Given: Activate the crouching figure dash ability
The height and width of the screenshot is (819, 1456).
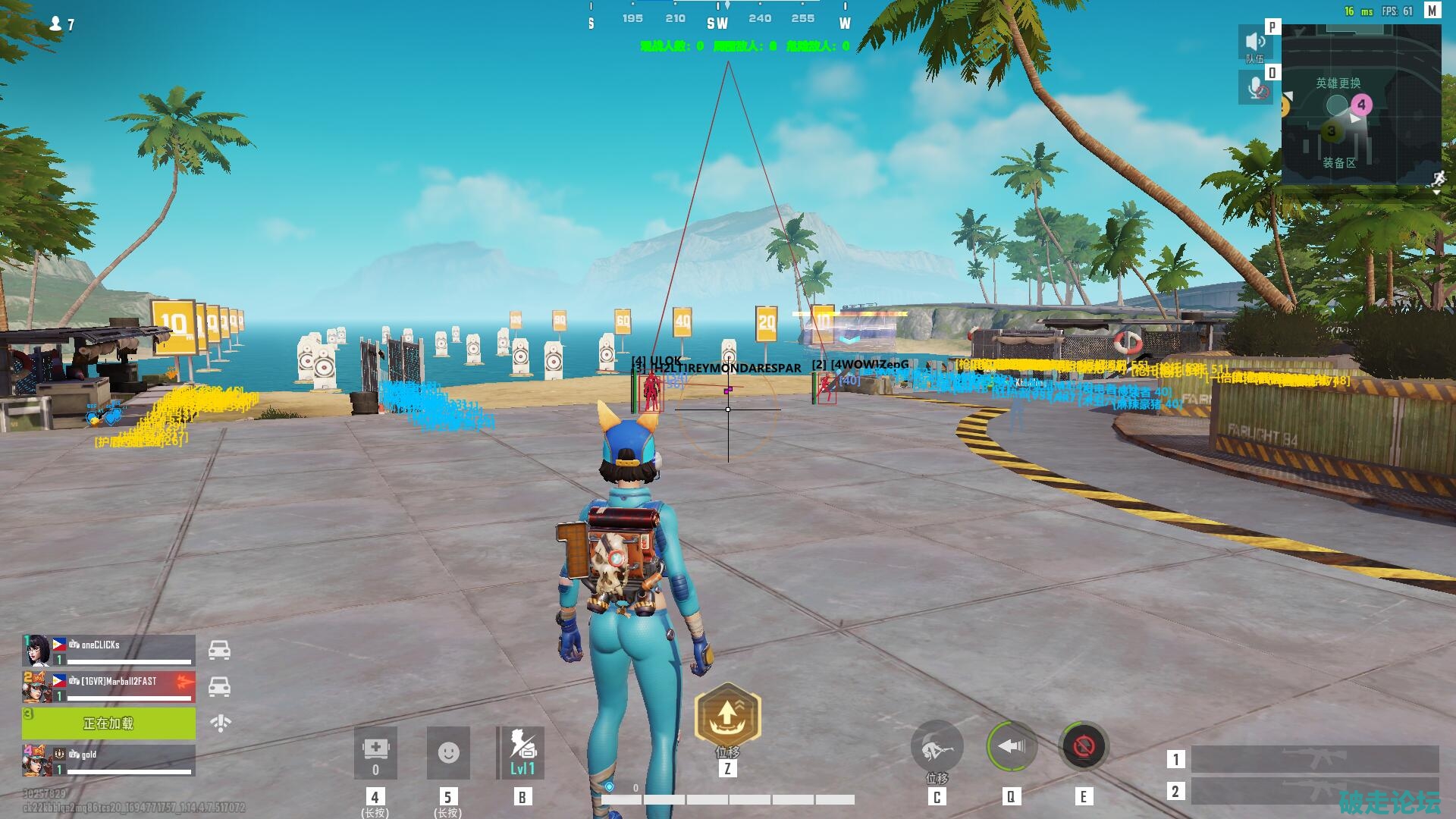Looking at the screenshot, I should [937, 748].
